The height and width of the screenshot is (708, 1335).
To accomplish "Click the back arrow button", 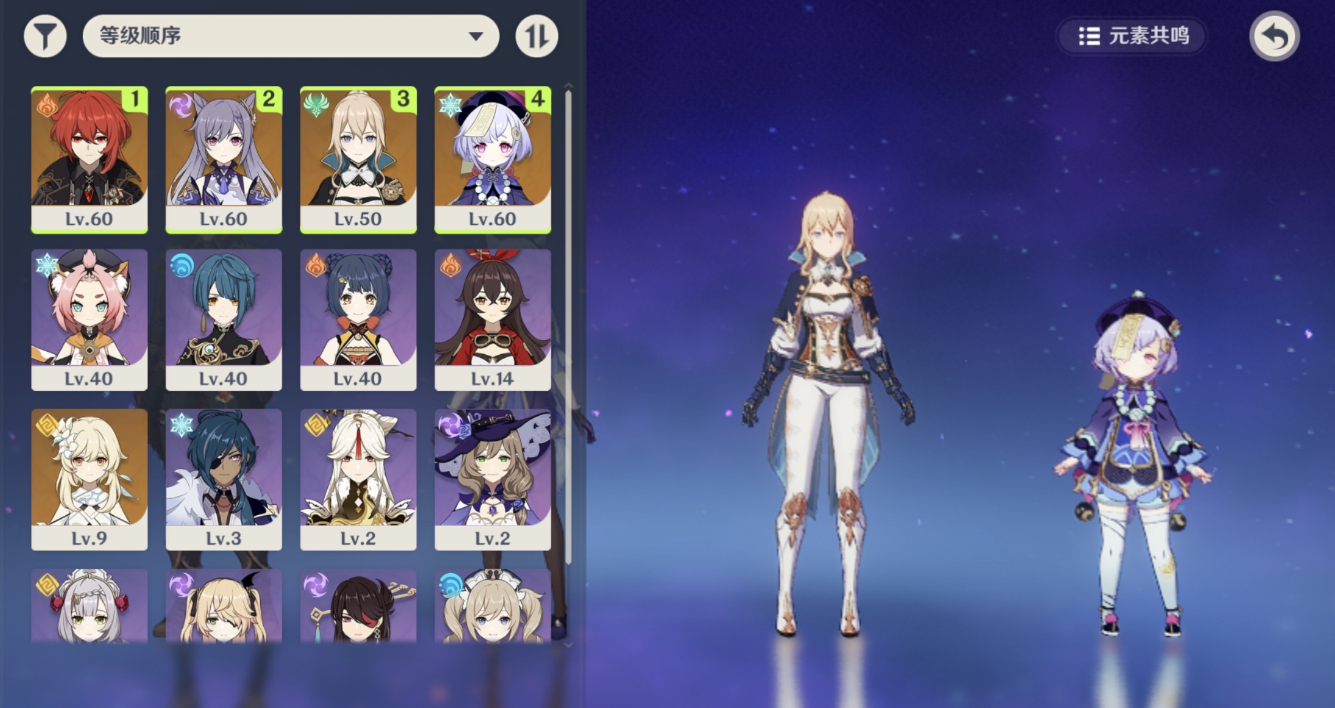I will coord(1274,37).
